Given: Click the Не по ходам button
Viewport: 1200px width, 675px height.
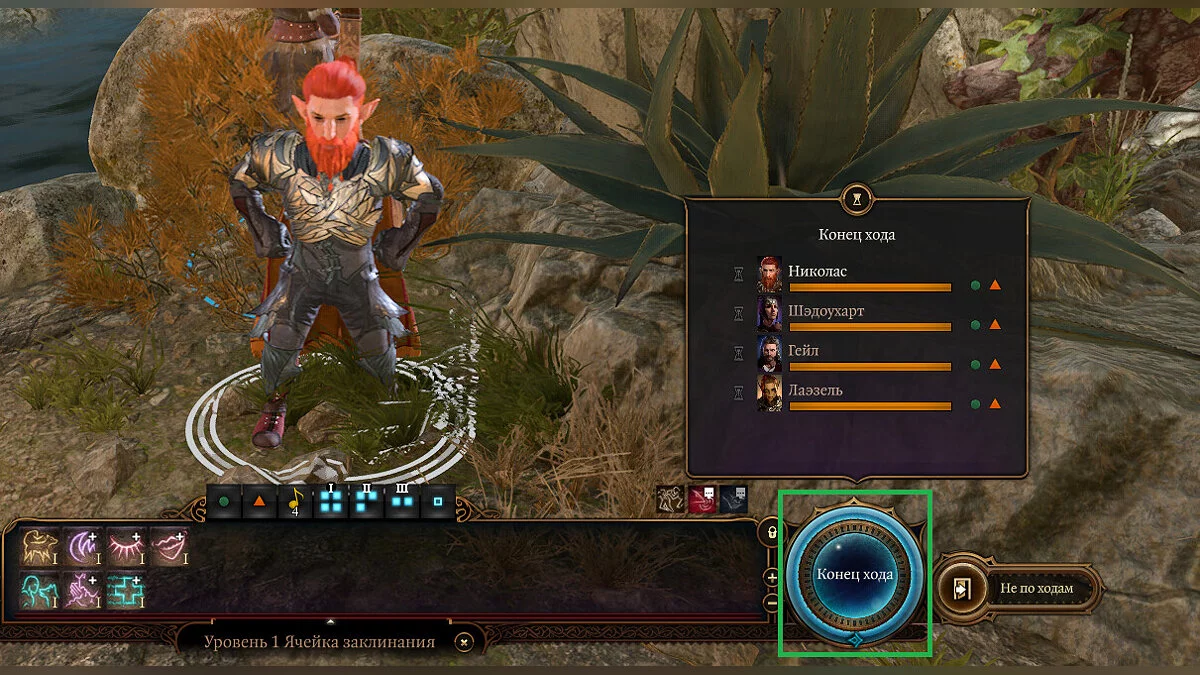Looking at the screenshot, I should click(x=1018, y=588).
